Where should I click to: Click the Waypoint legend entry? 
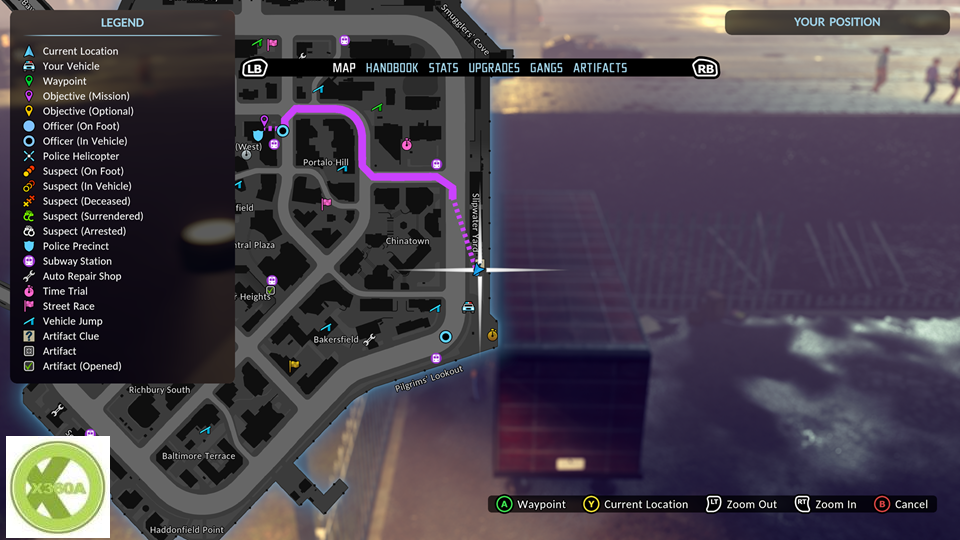click(x=64, y=81)
